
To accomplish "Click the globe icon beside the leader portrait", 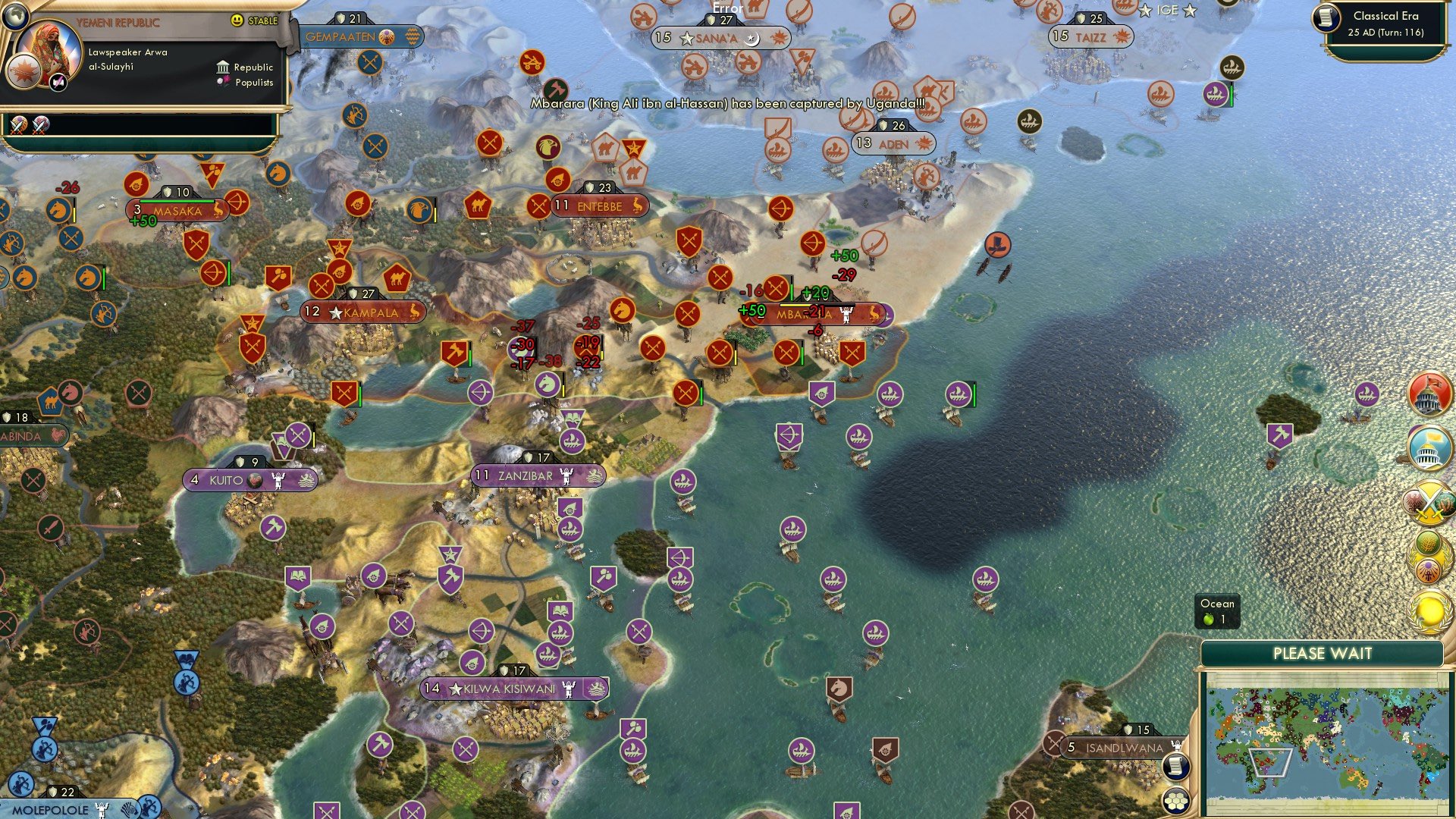I will [15, 17].
